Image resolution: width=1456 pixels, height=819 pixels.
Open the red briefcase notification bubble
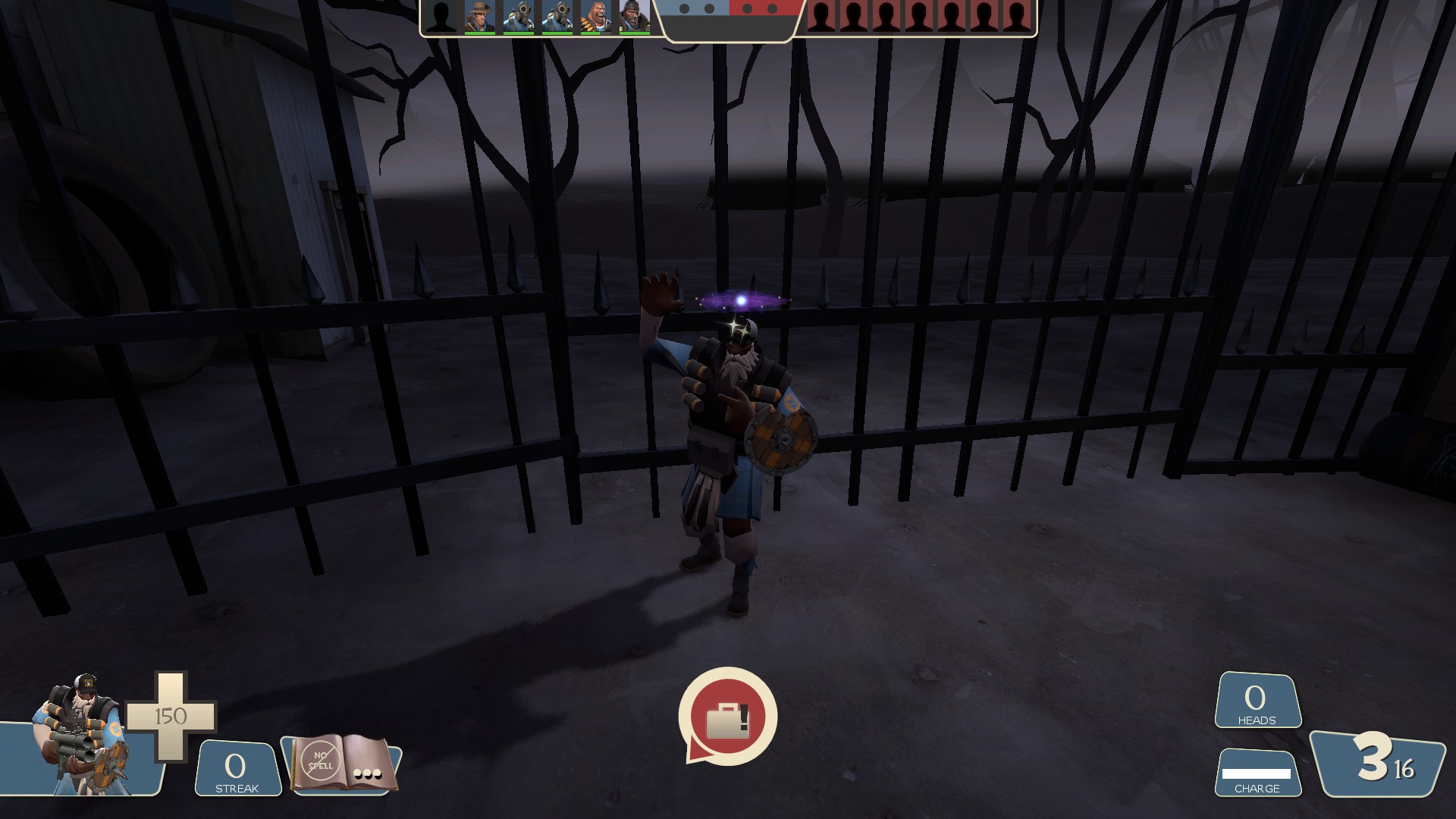pyautogui.click(x=727, y=717)
